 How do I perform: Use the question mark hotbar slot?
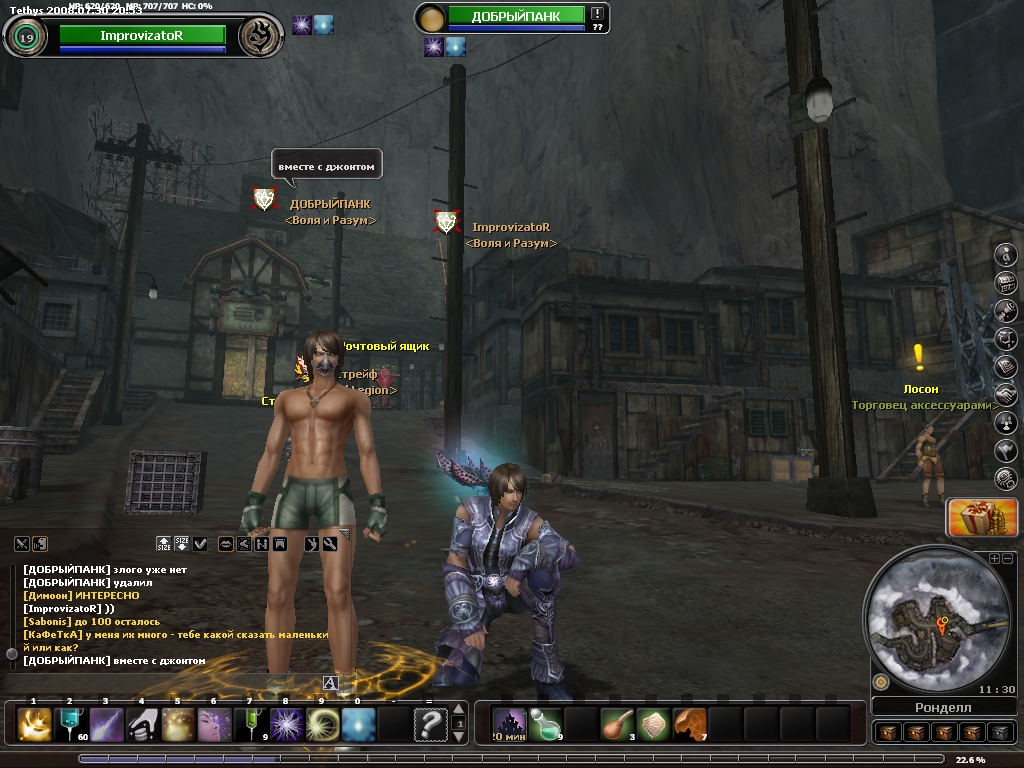tap(430, 723)
